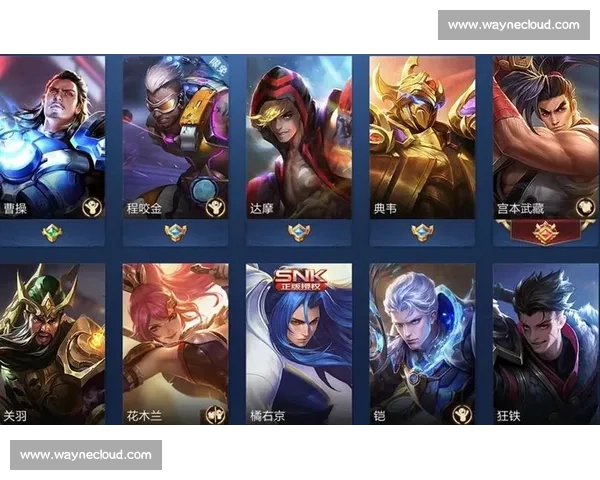Viewport: 600px width, 480px height.
Task: Select the 曹操 hero card
Action: pyautogui.click(x=52, y=137)
